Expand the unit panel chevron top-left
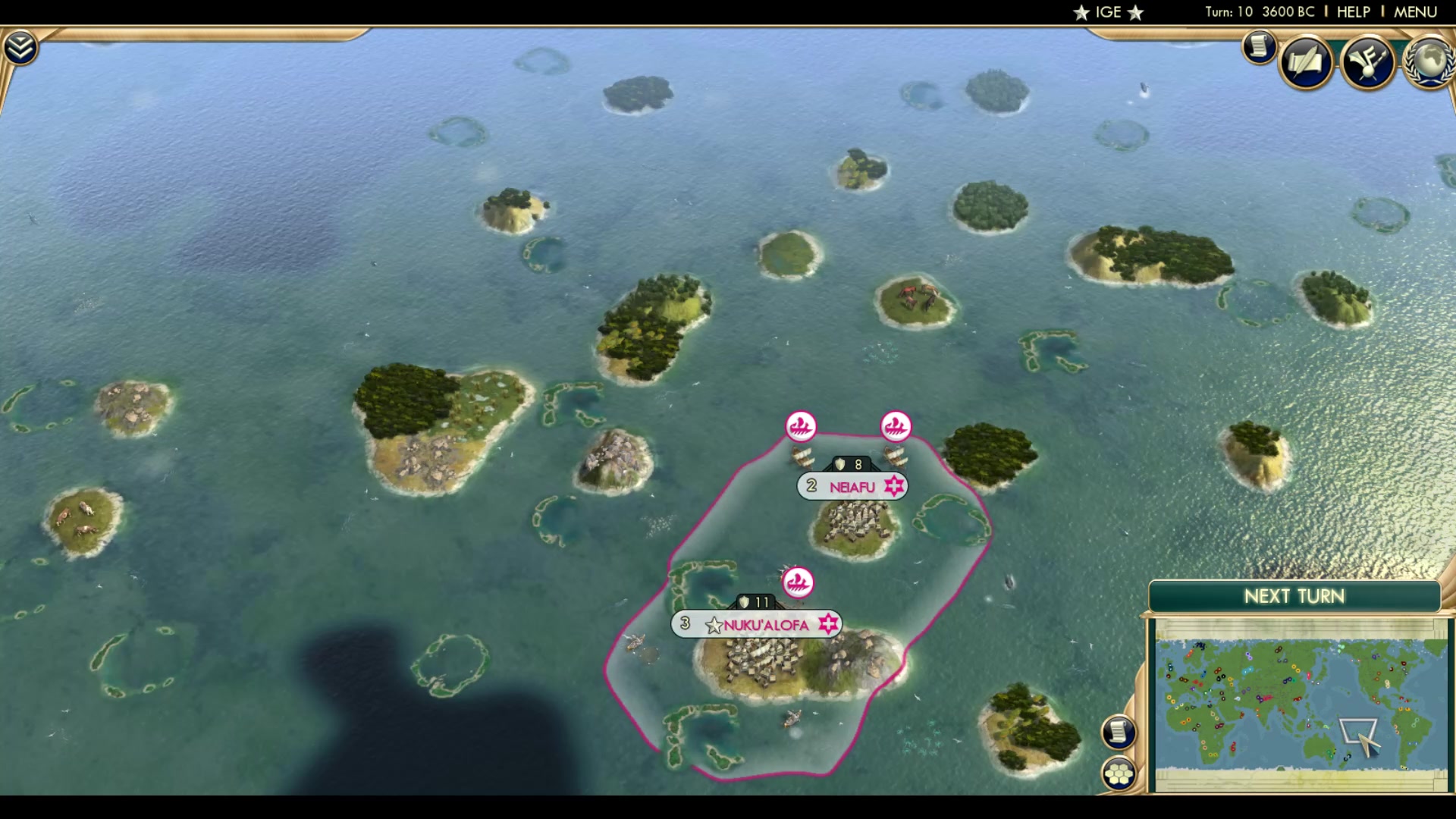 [22, 45]
